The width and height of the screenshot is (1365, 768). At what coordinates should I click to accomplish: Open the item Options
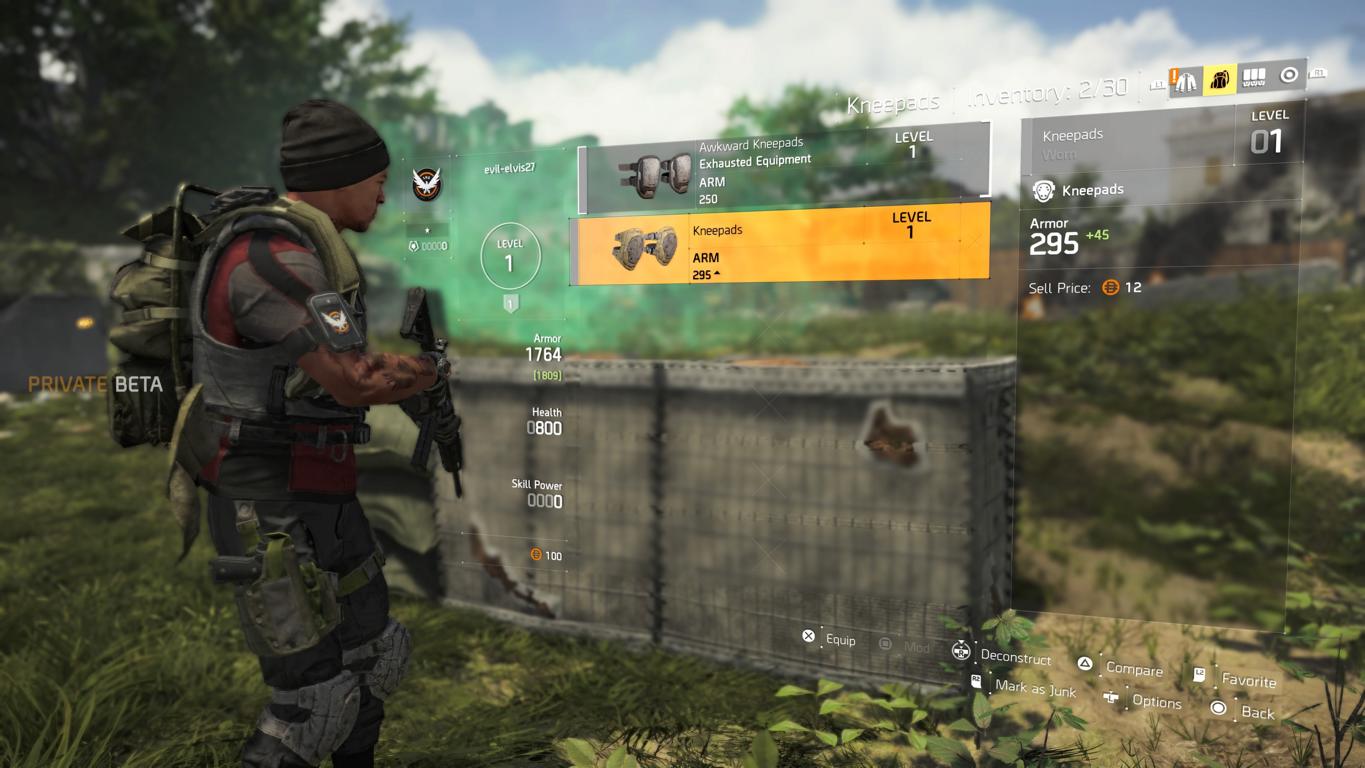1145,700
